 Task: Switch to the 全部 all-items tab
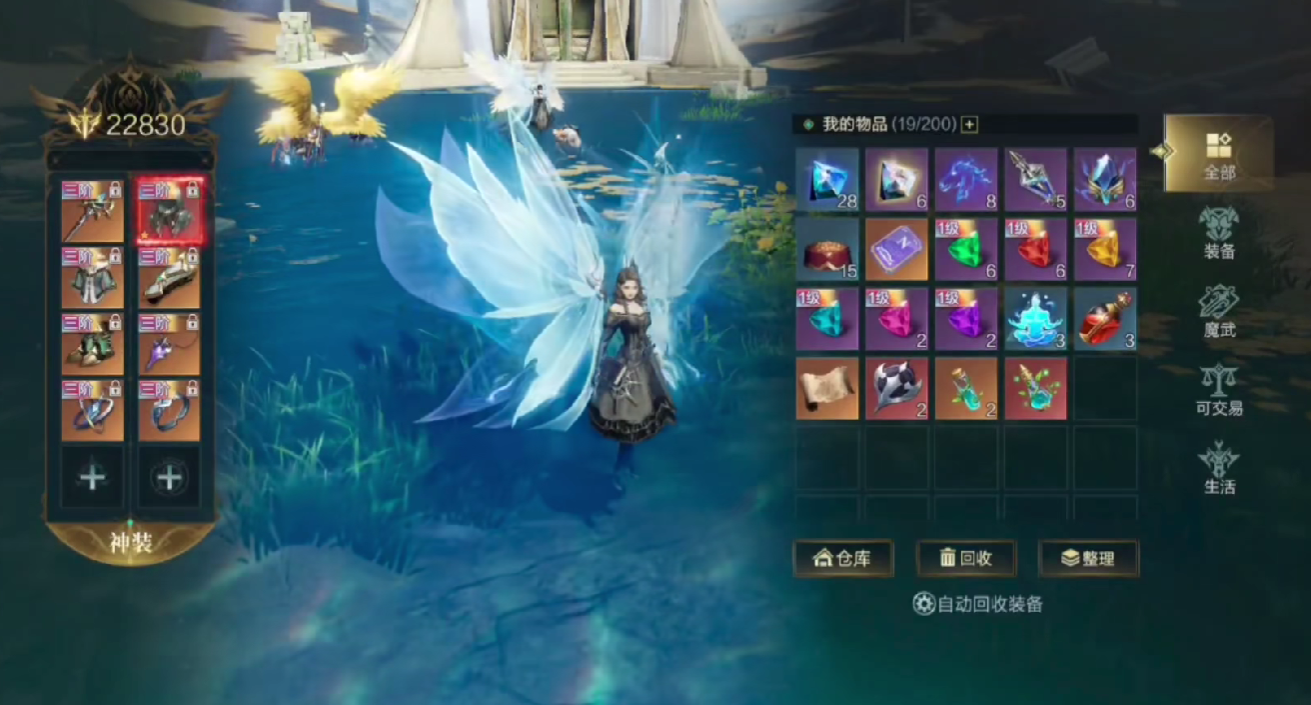(1218, 154)
